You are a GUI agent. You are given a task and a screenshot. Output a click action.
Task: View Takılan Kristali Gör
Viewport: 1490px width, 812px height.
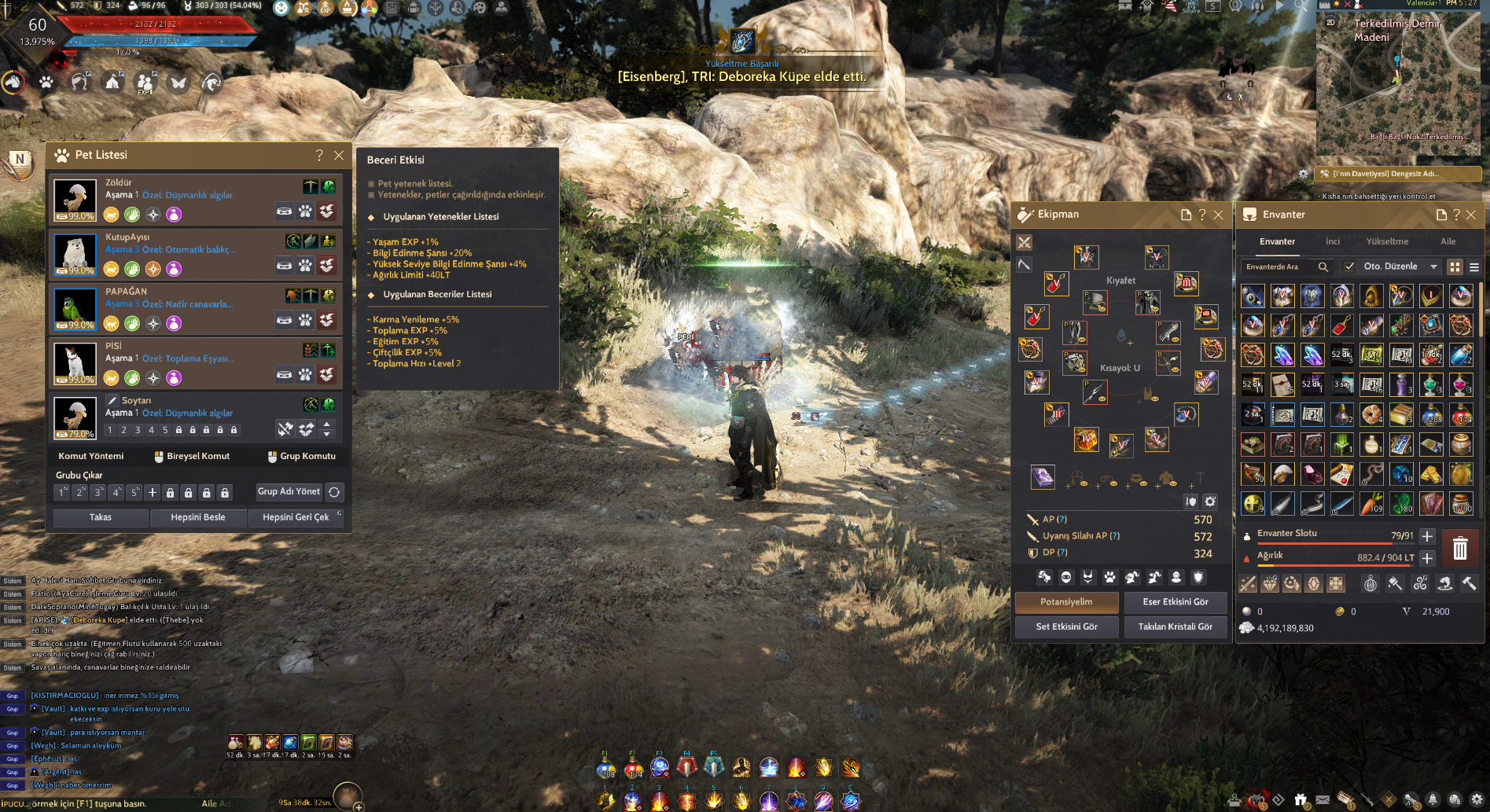point(1175,626)
